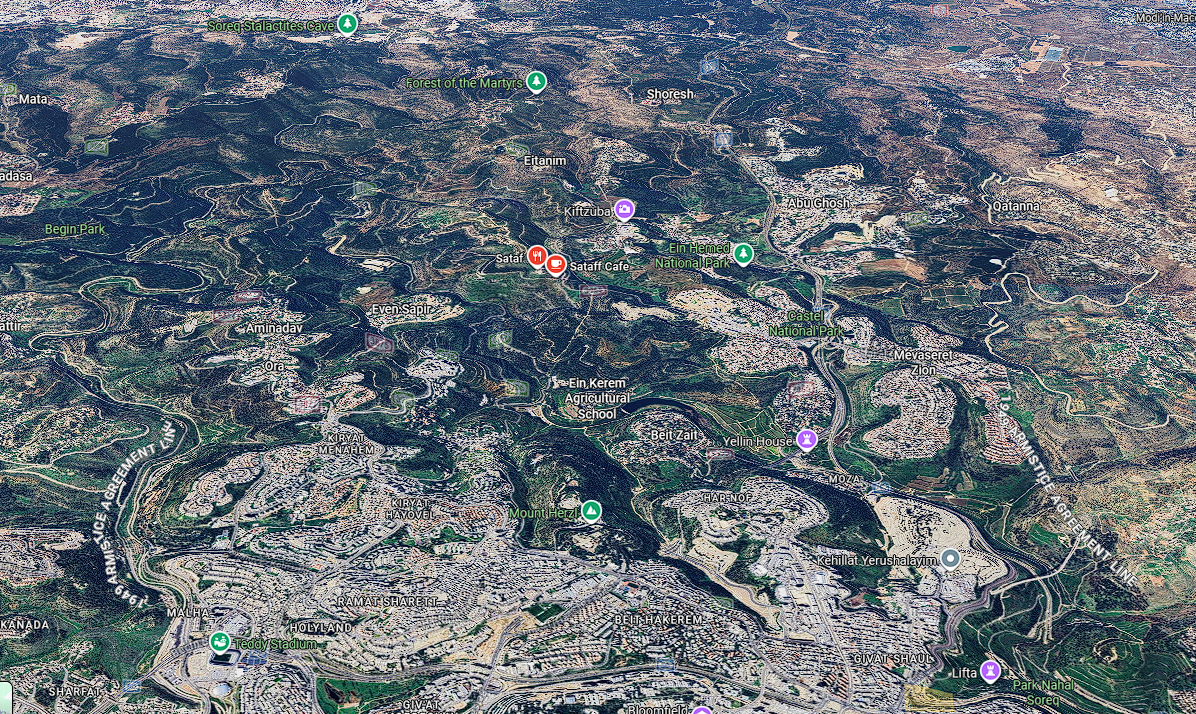Select the Mount Herzl green marker
The height and width of the screenshot is (714, 1196).
pos(592,511)
